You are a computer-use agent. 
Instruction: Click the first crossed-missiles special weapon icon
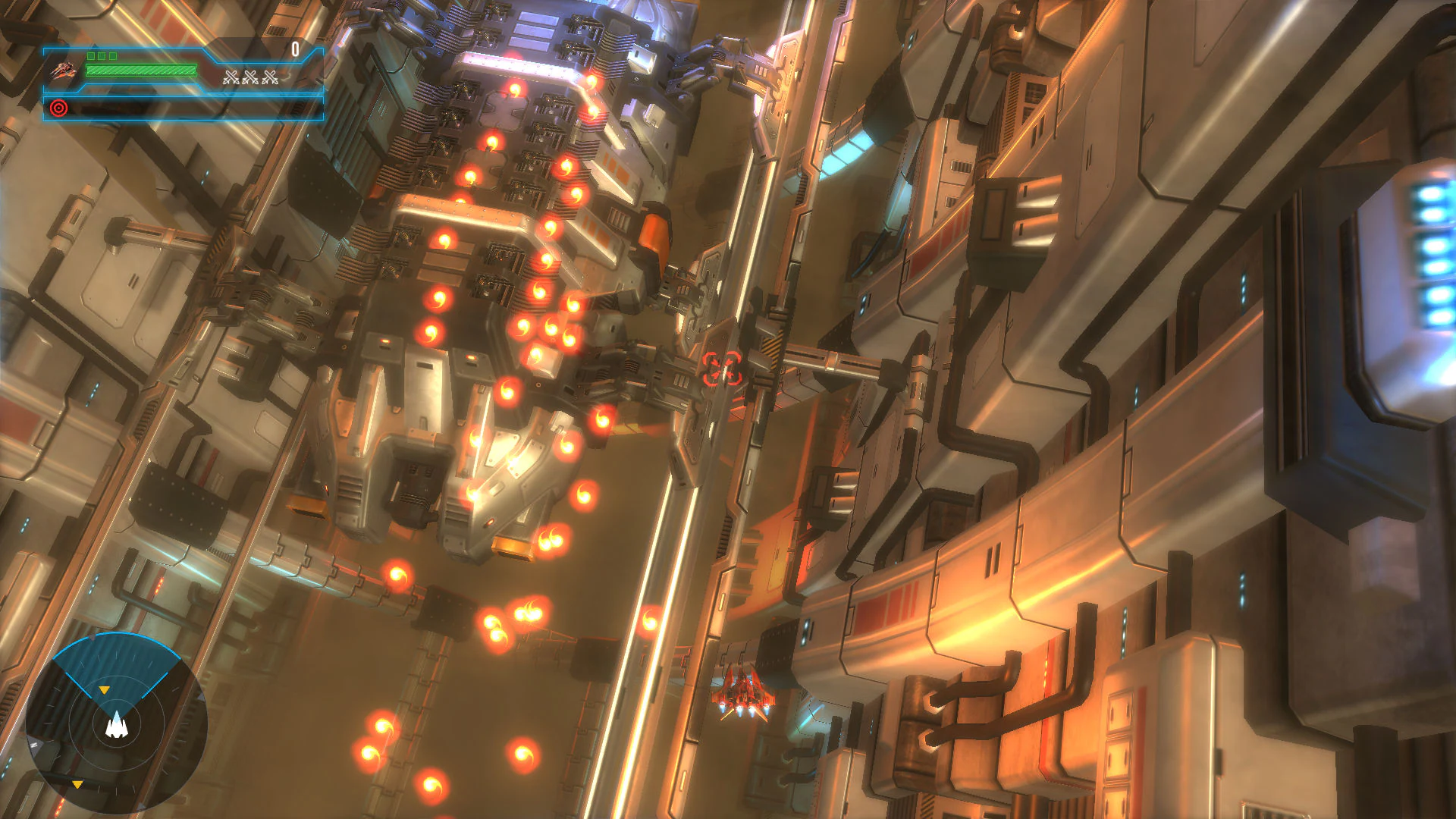[230, 77]
